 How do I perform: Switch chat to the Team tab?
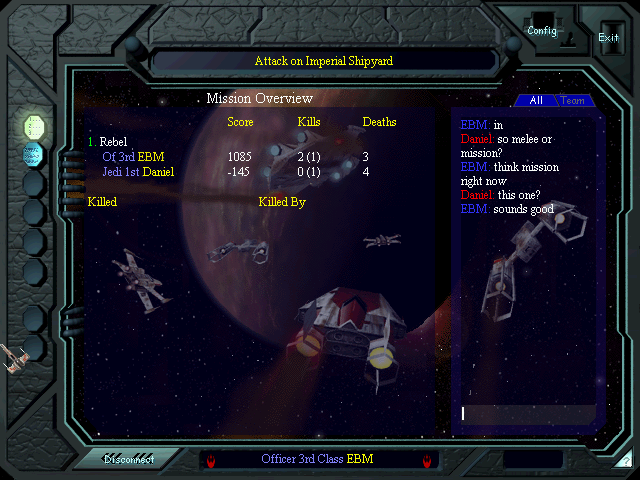(573, 100)
